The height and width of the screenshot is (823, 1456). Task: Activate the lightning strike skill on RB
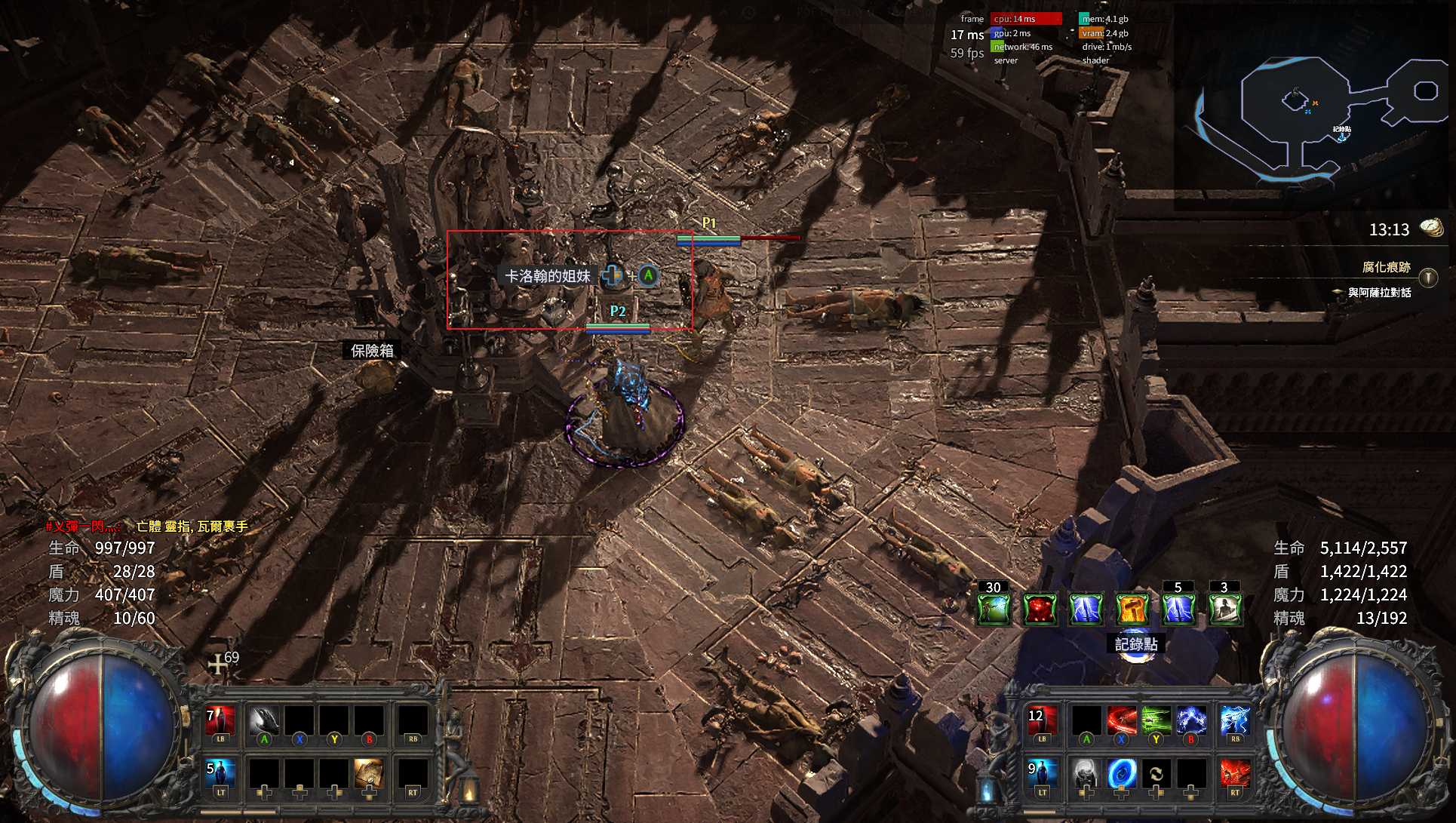tap(1234, 722)
